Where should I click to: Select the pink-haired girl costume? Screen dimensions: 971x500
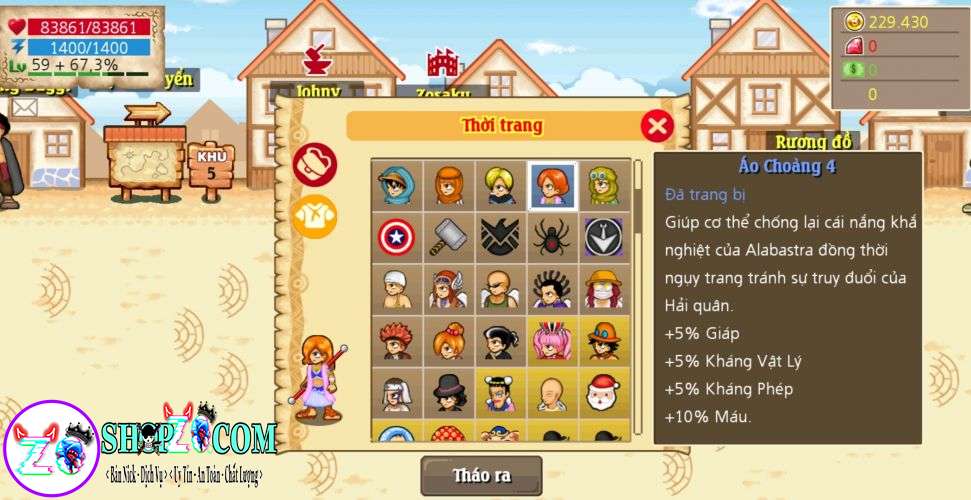(x=552, y=341)
